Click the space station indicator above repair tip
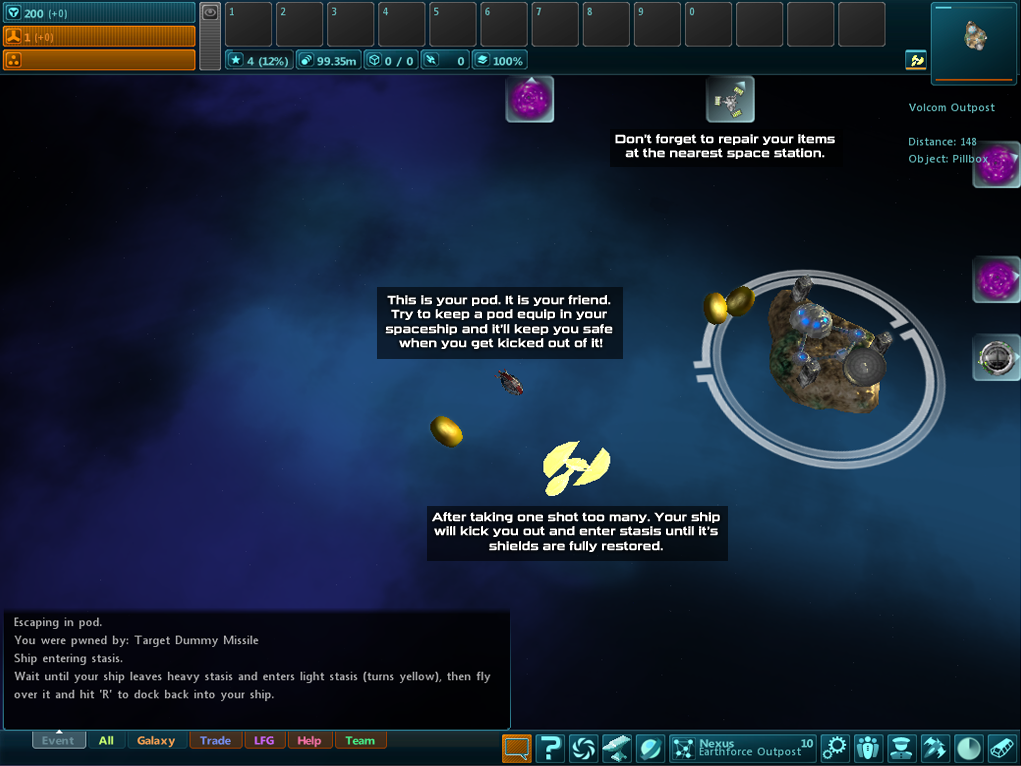Screen dimensions: 1021x766 730,99
